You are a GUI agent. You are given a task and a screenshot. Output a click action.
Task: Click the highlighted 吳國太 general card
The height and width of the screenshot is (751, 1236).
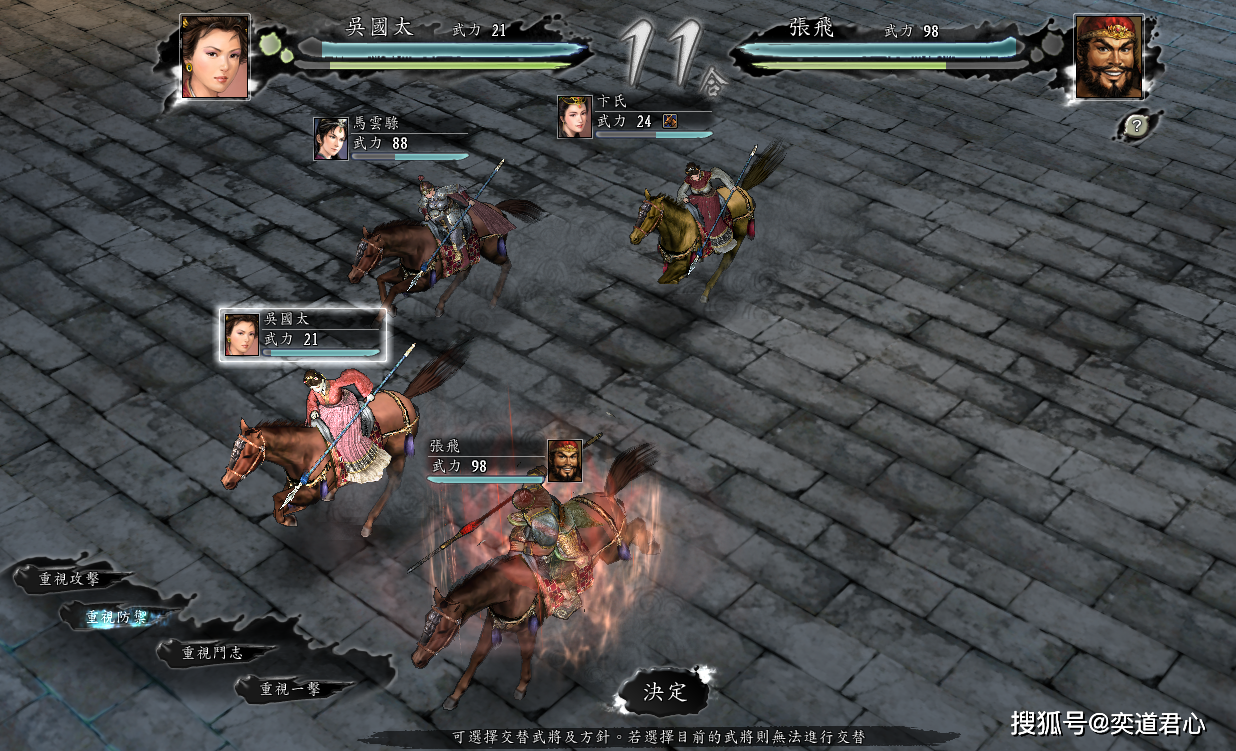pyautogui.click(x=302, y=335)
